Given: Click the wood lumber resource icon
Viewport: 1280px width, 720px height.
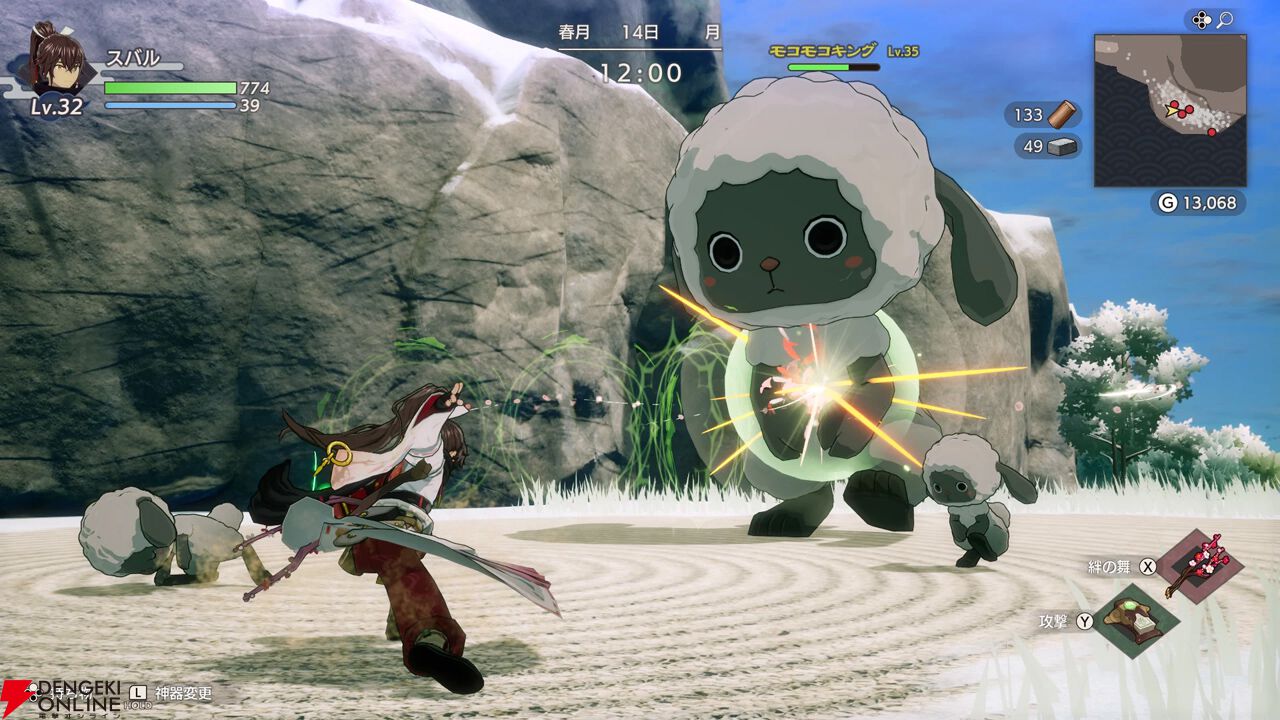Looking at the screenshot, I should point(1062,115).
